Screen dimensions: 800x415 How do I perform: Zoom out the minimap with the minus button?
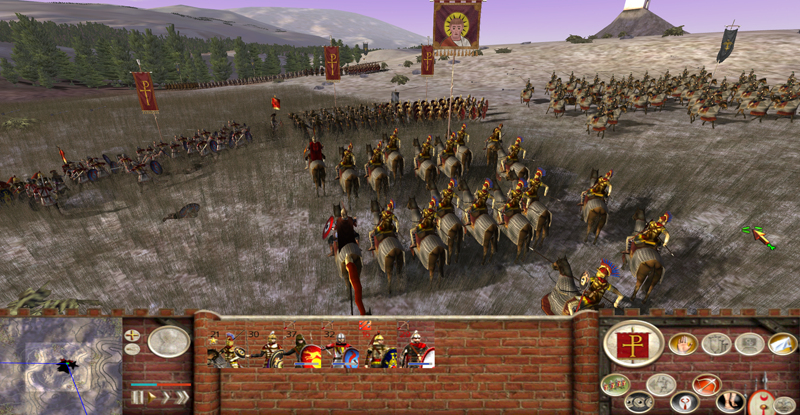pos(133,350)
